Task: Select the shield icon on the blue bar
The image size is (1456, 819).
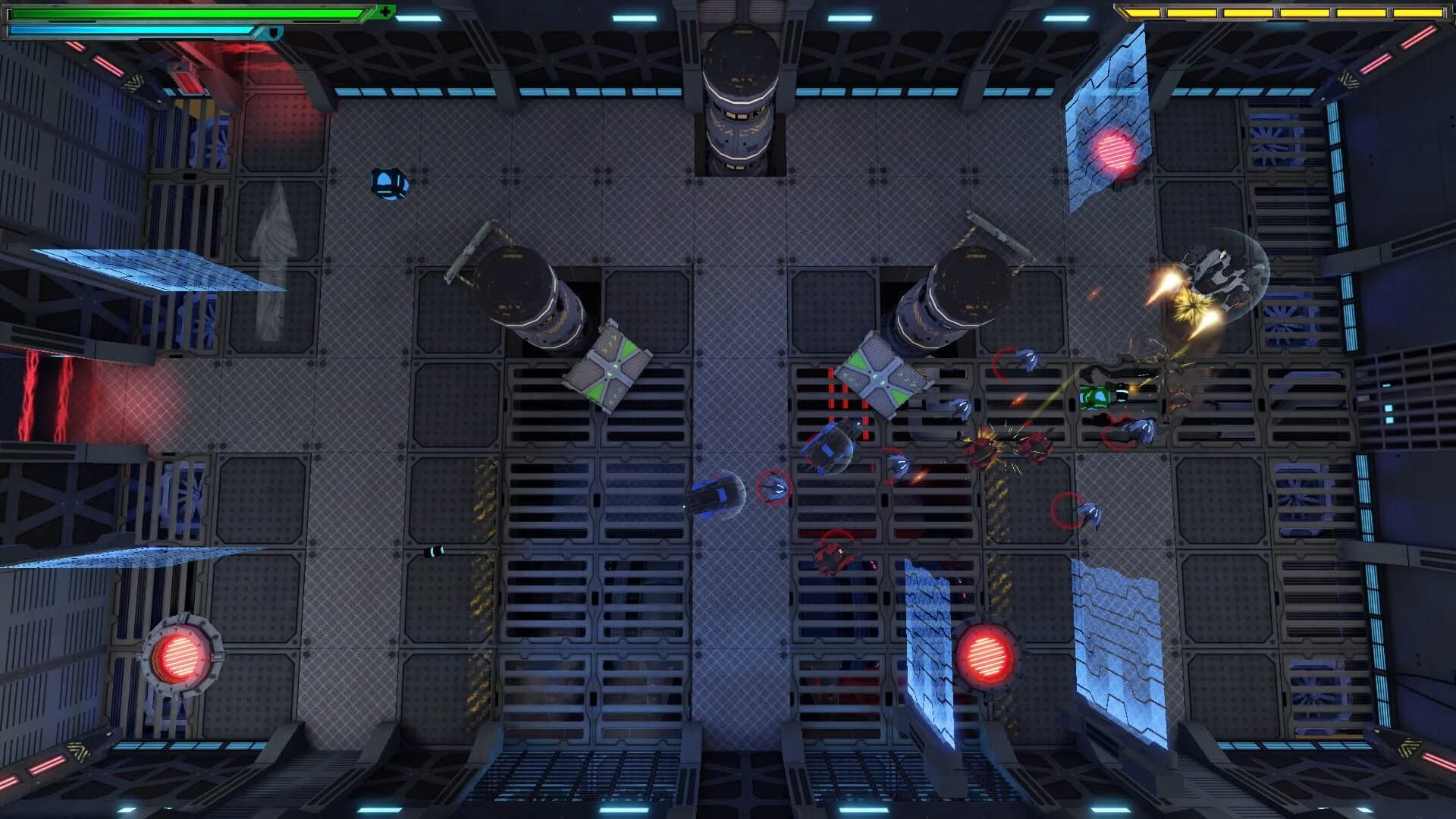Action: click(x=275, y=33)
